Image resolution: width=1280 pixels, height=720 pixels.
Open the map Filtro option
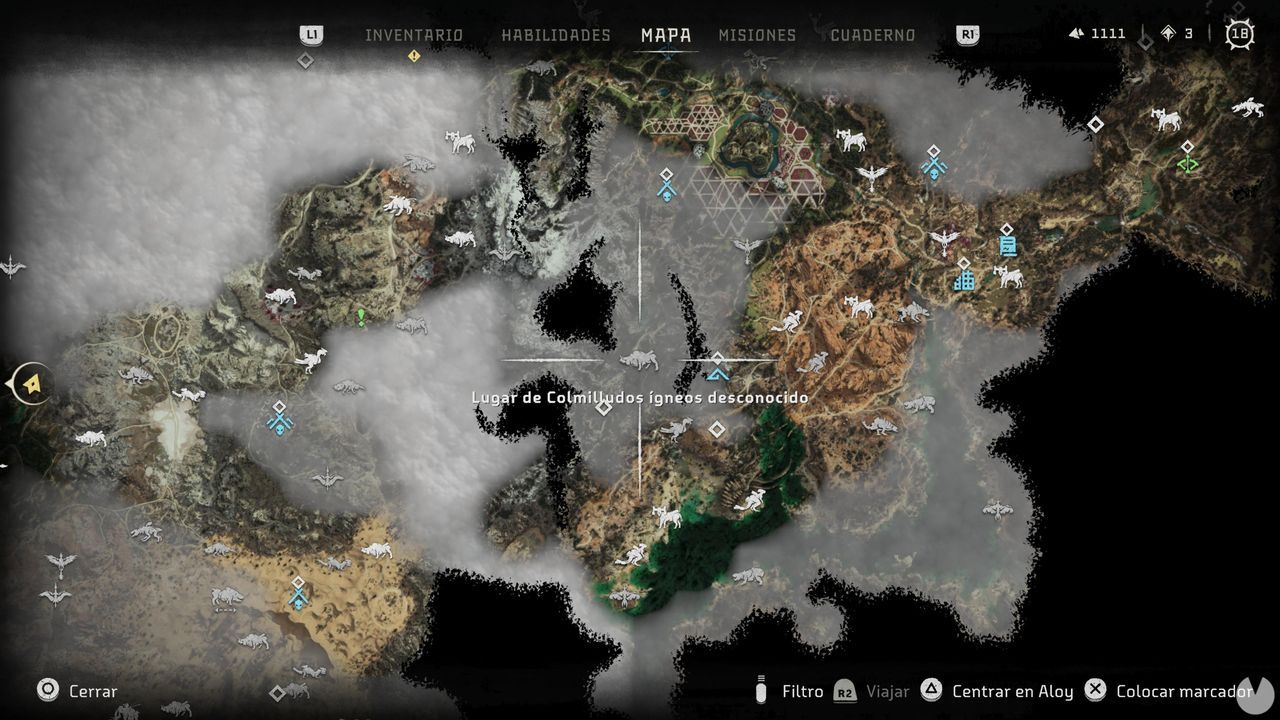click(802, 691)
